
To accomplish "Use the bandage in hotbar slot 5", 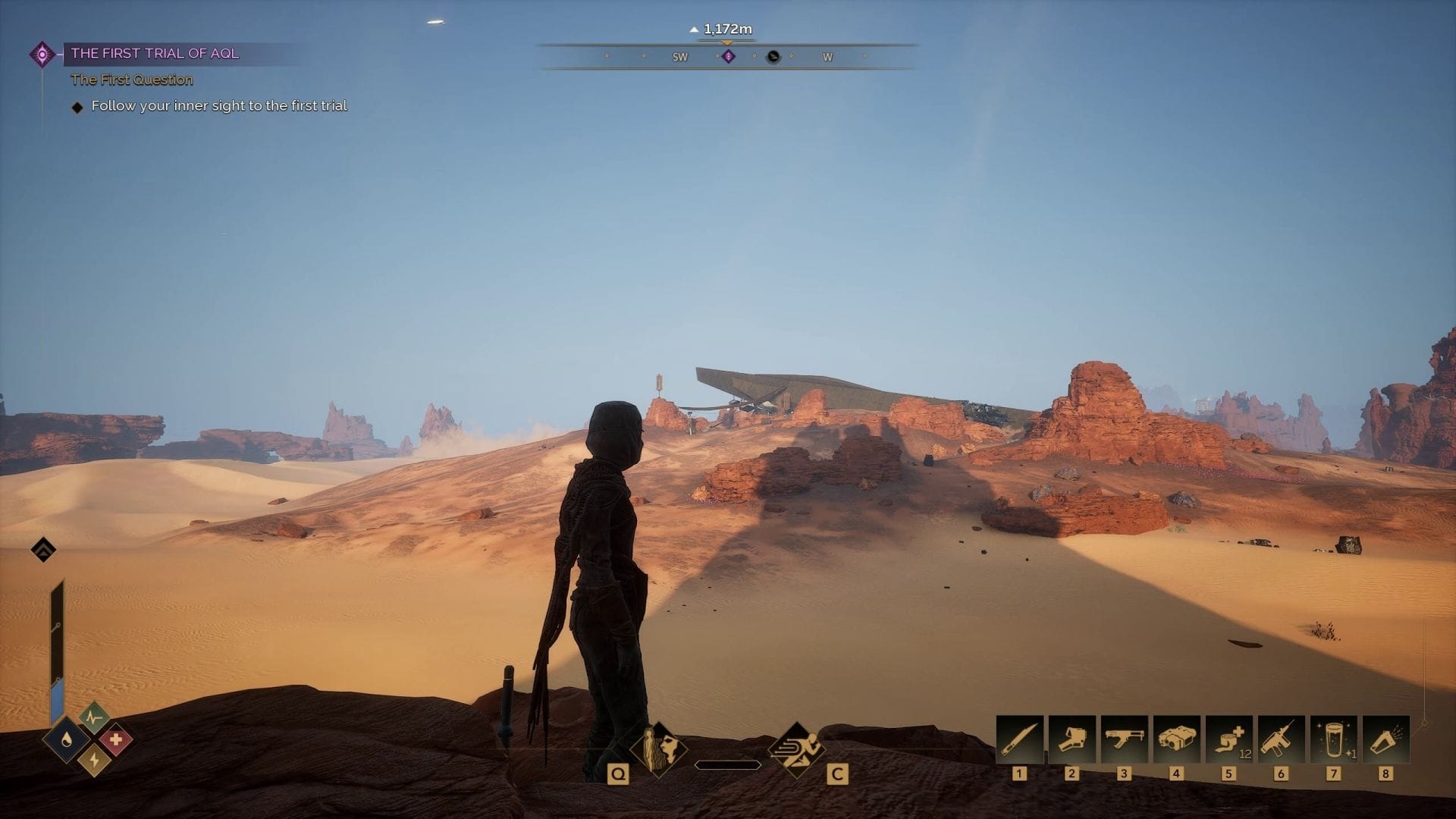I will 1228,739.
